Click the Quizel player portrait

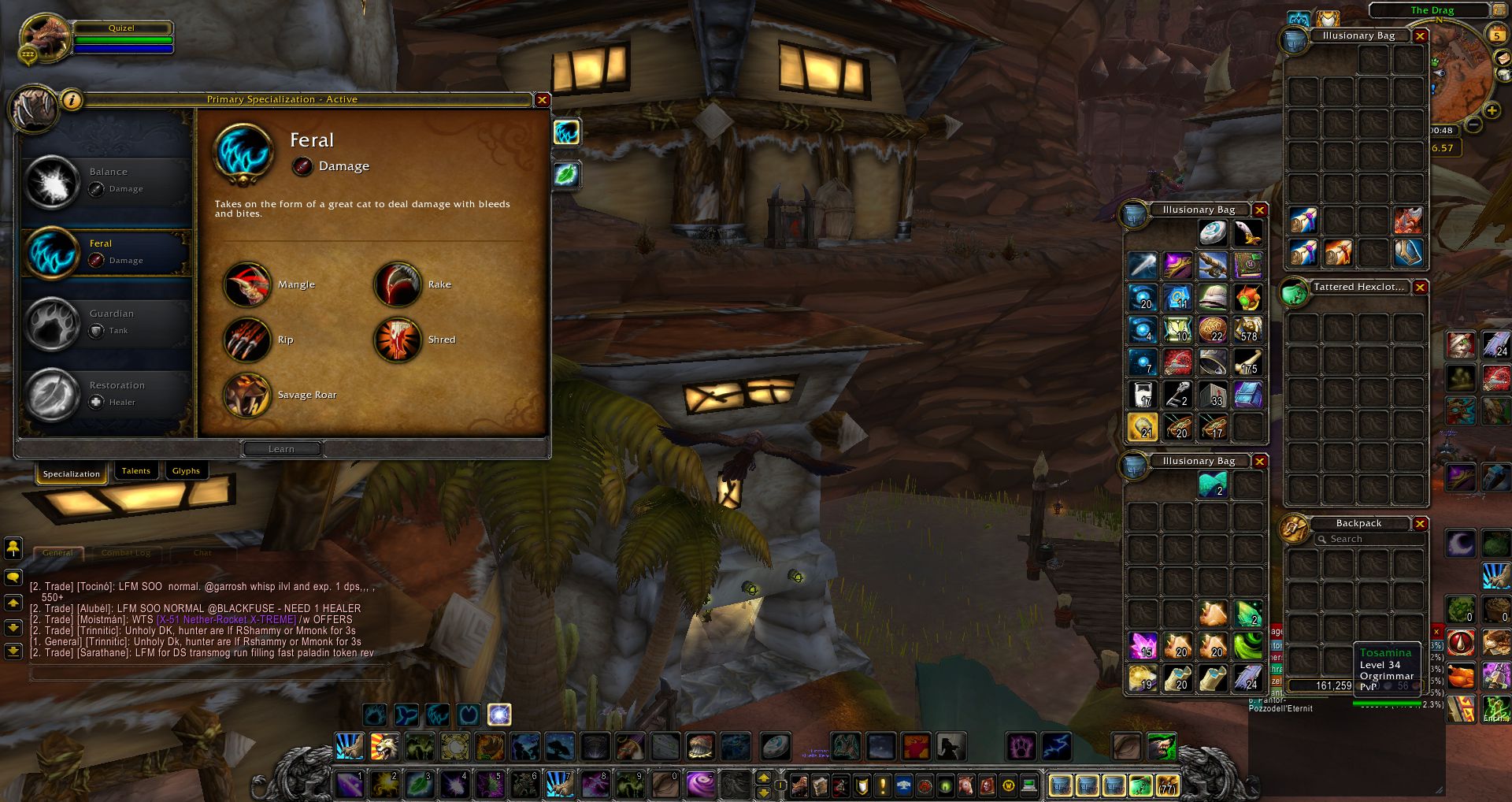tap(45, 37)
